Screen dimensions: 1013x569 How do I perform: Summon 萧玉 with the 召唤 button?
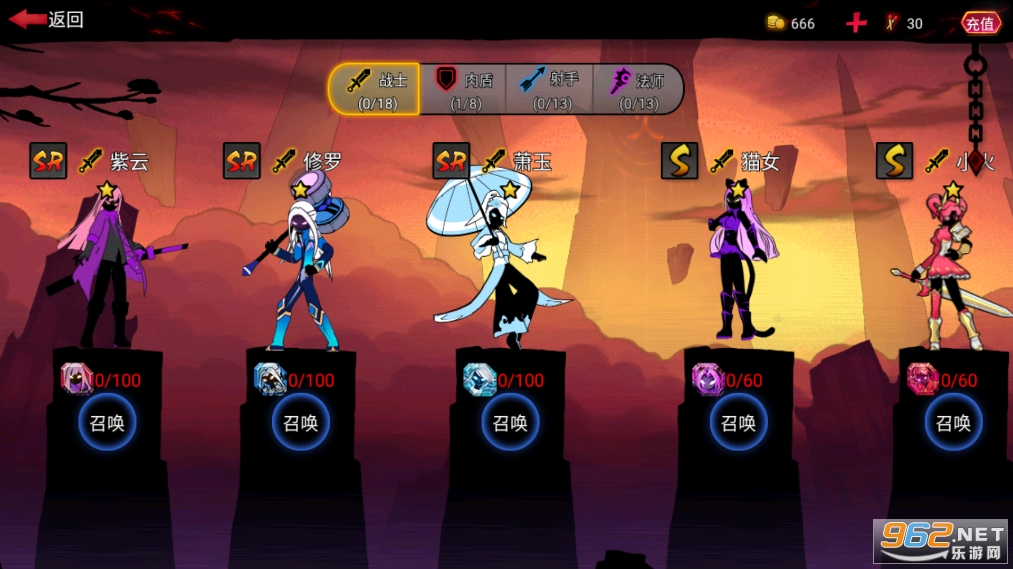point(510,423)
